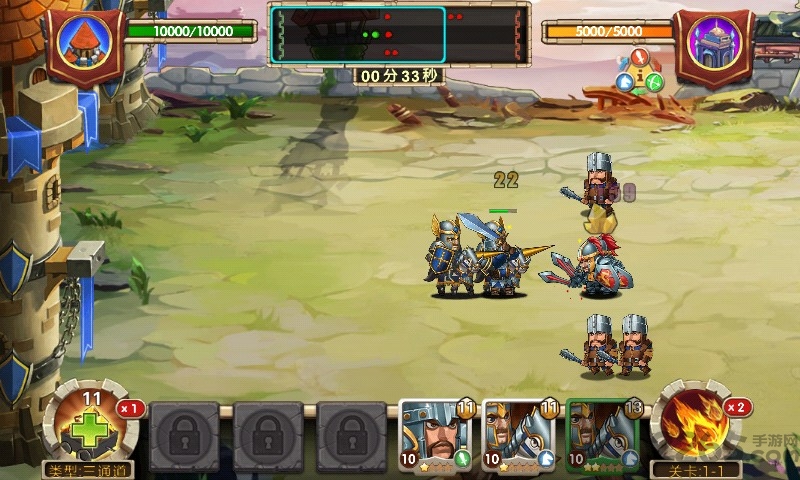Viewport: 800px width, 480px height.
Task: Choose the green-framed two-star cavalry card
Action: tap(602, 435)
